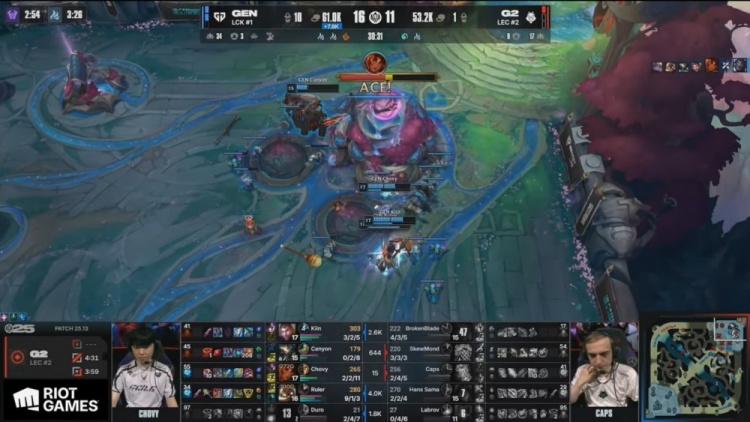This screenshot has height=422, width=750.
Task: Click the champion portrait above the ACE banner
Action: (x=375, y=62)
